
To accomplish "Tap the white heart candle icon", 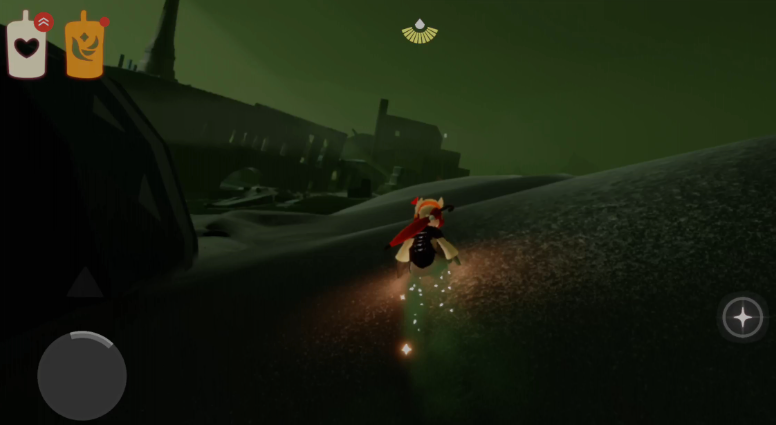I will click(x=27, y=46).
